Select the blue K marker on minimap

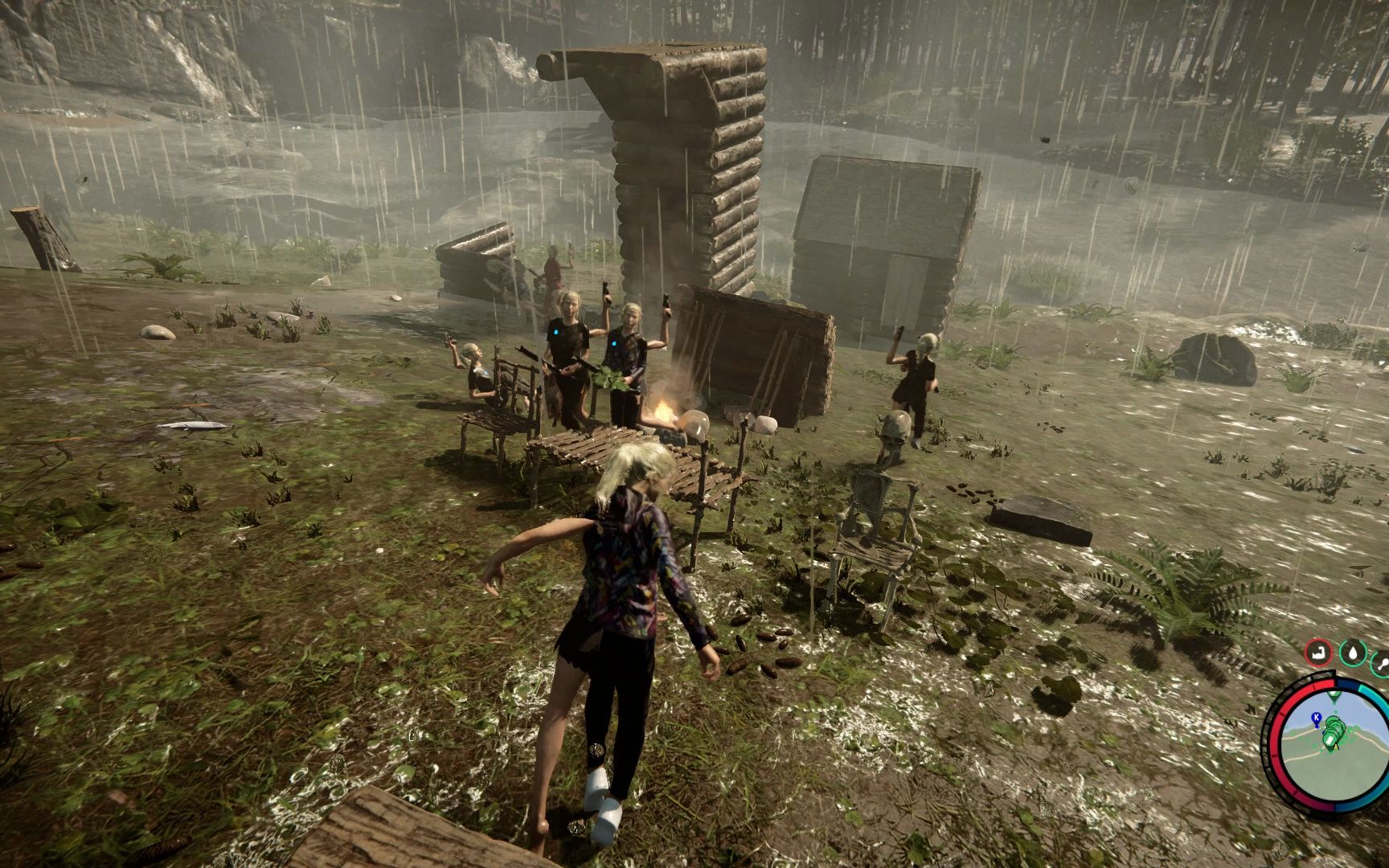[1316, 717]
